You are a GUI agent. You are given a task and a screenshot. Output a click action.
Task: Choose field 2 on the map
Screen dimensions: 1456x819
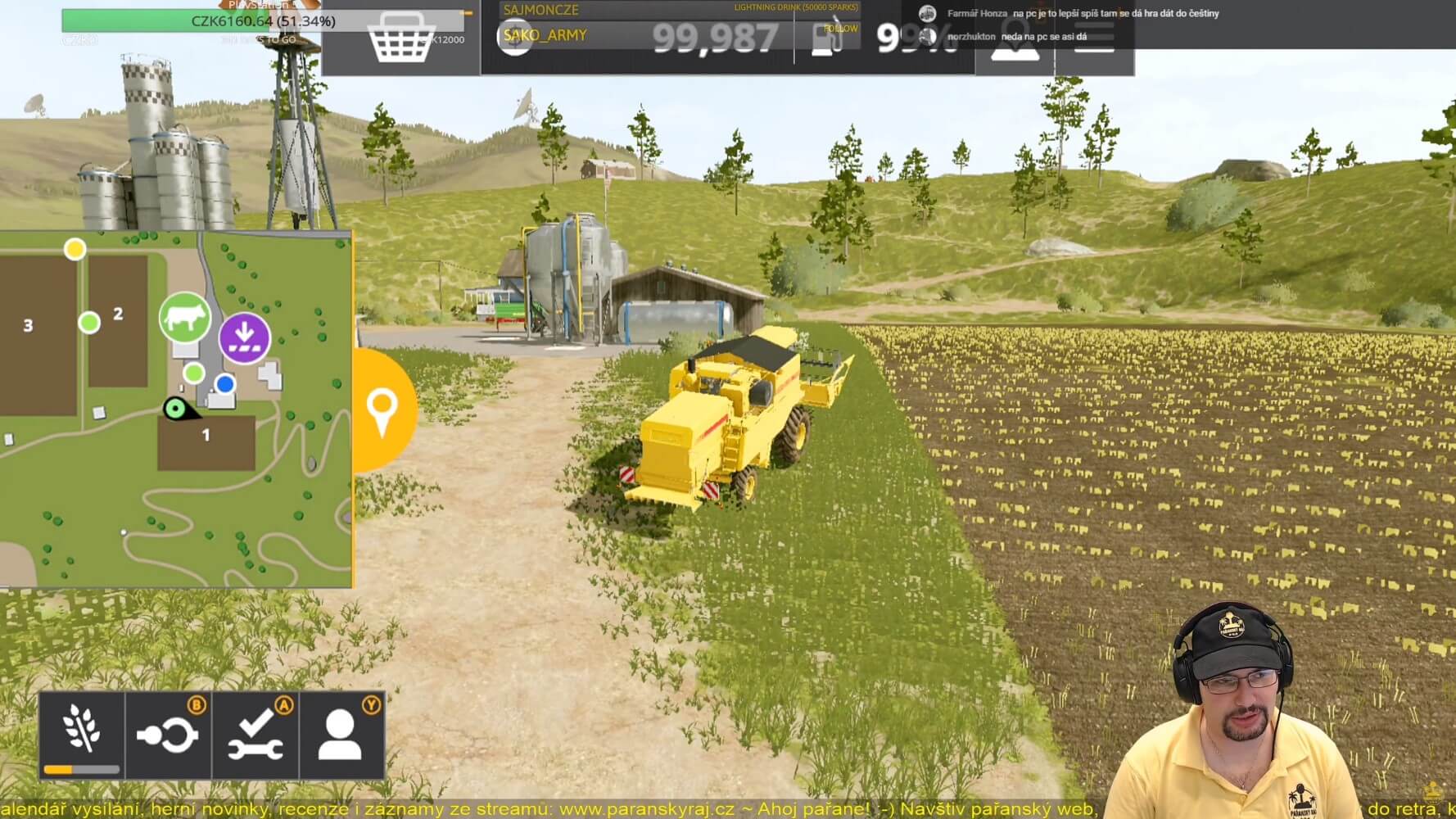(118, 321)
